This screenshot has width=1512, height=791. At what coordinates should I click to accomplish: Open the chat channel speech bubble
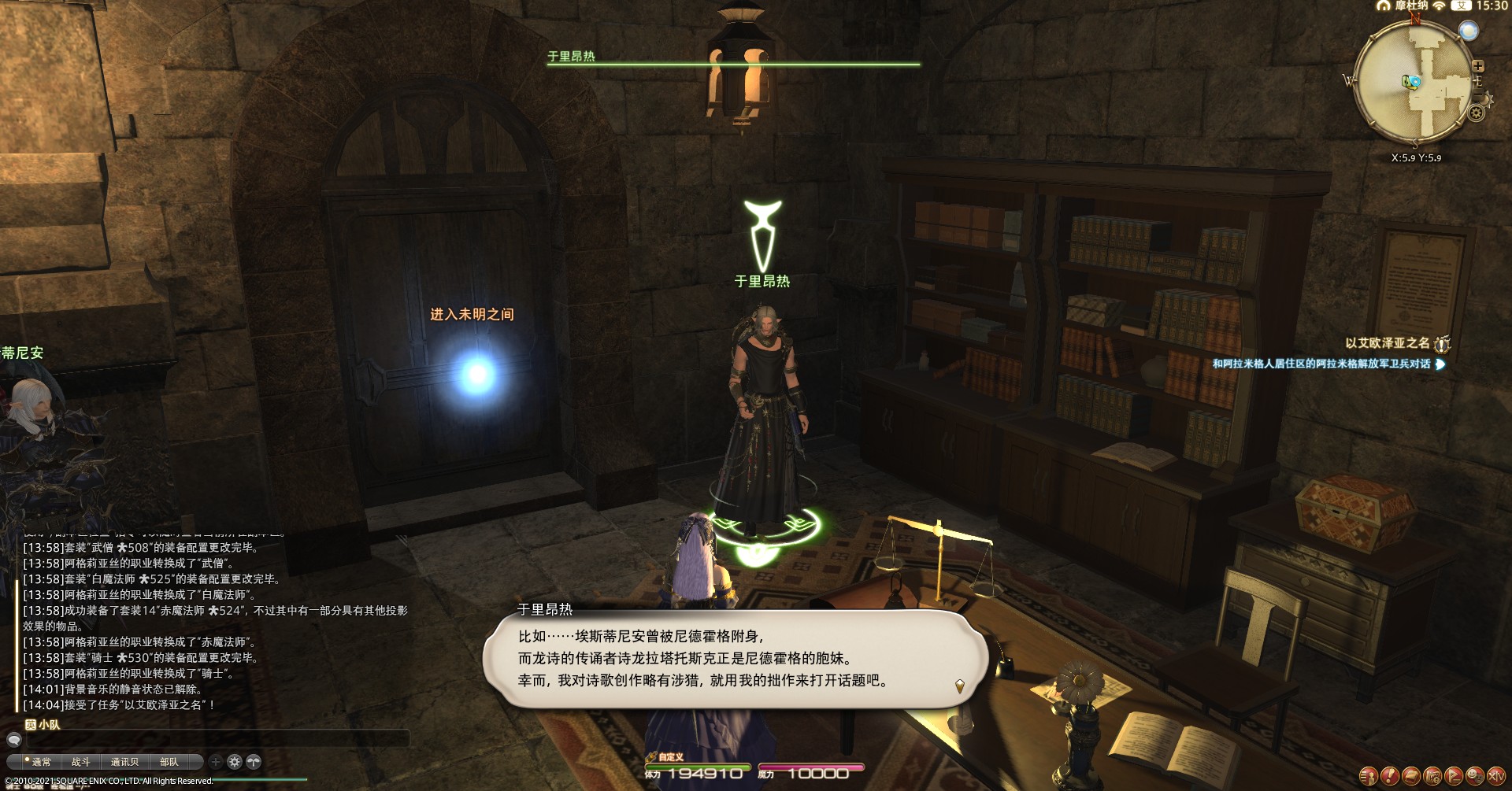tap(13, 739)
